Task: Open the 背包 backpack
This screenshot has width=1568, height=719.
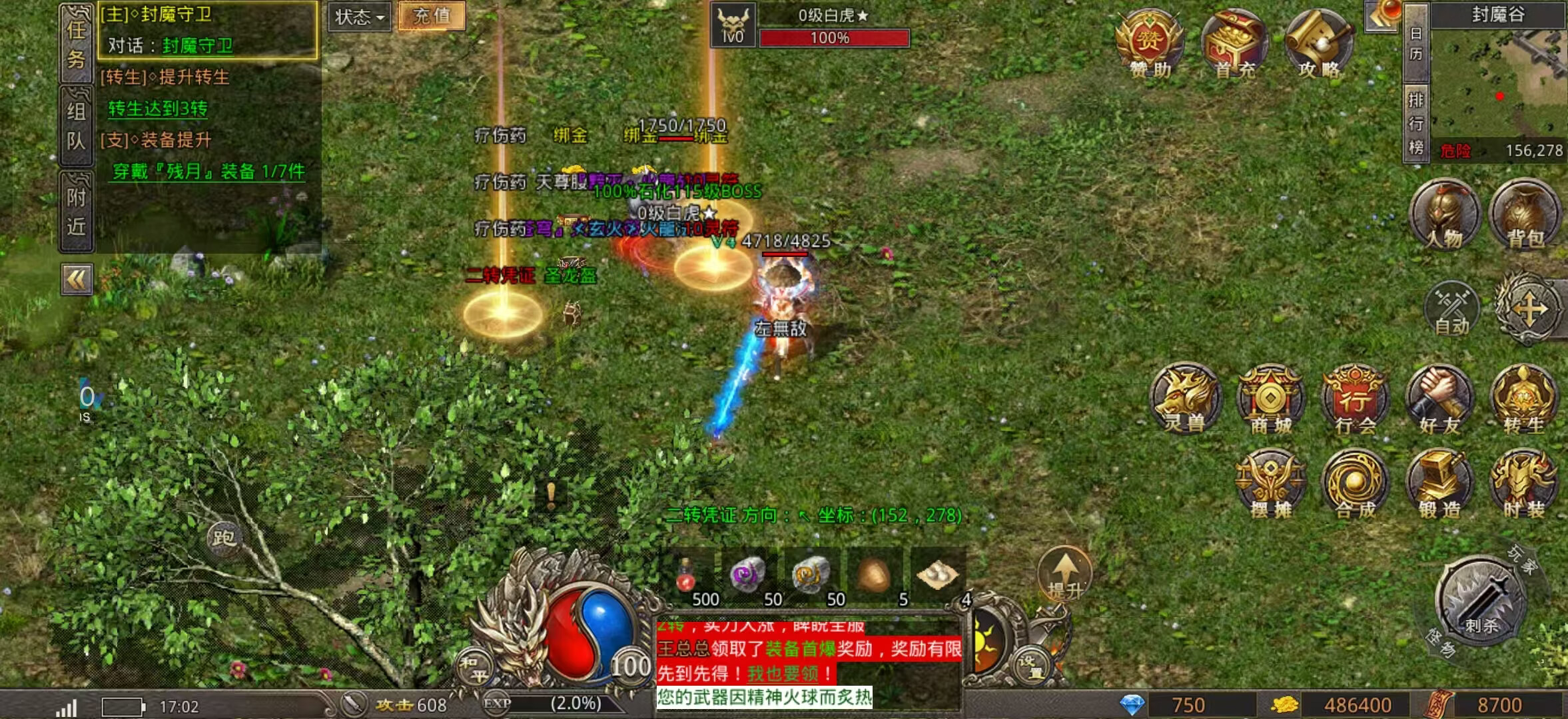Action: click(1525, 214)
